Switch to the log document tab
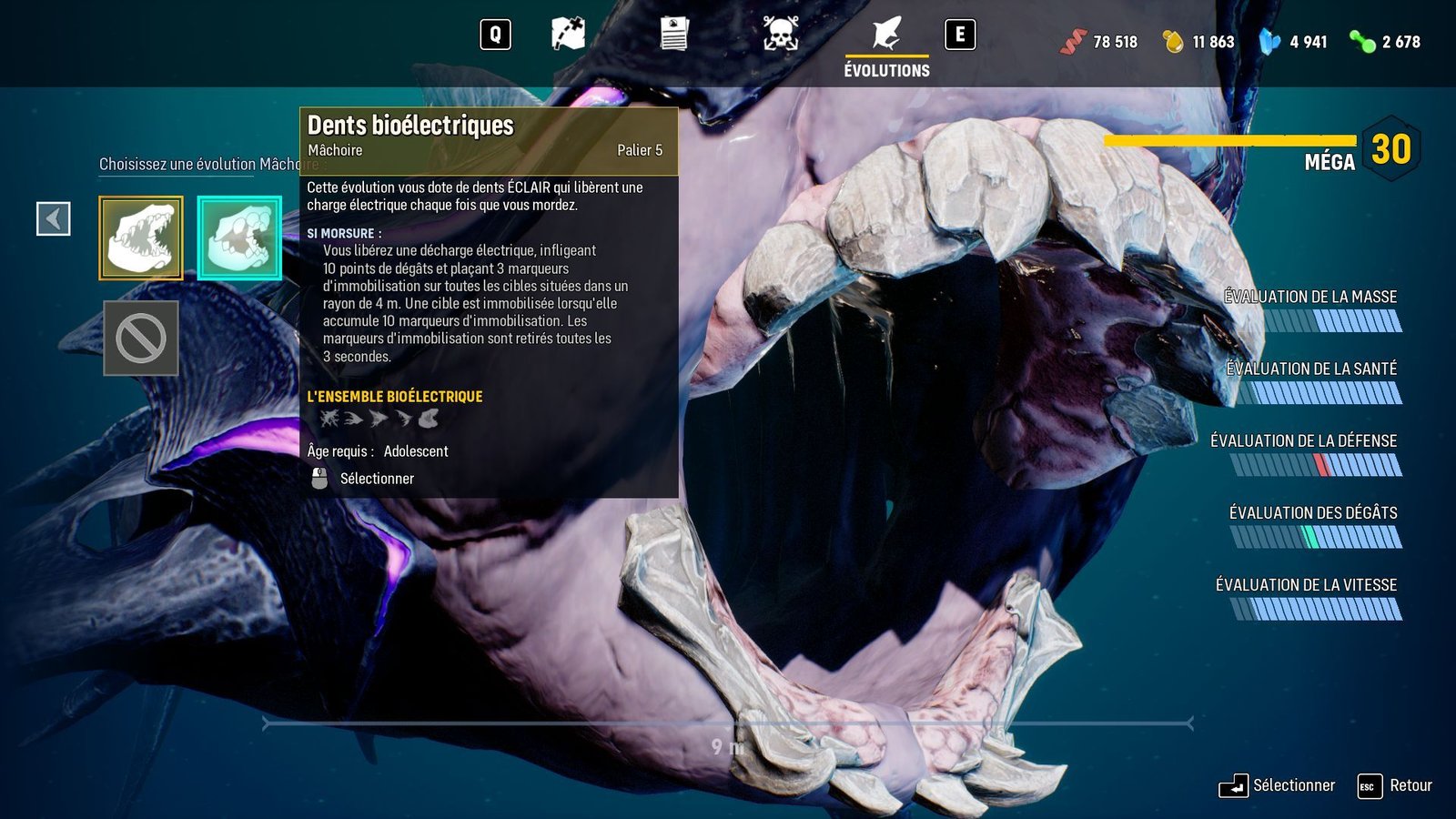This screenshot has width=1456, height=819. (673, 35)
